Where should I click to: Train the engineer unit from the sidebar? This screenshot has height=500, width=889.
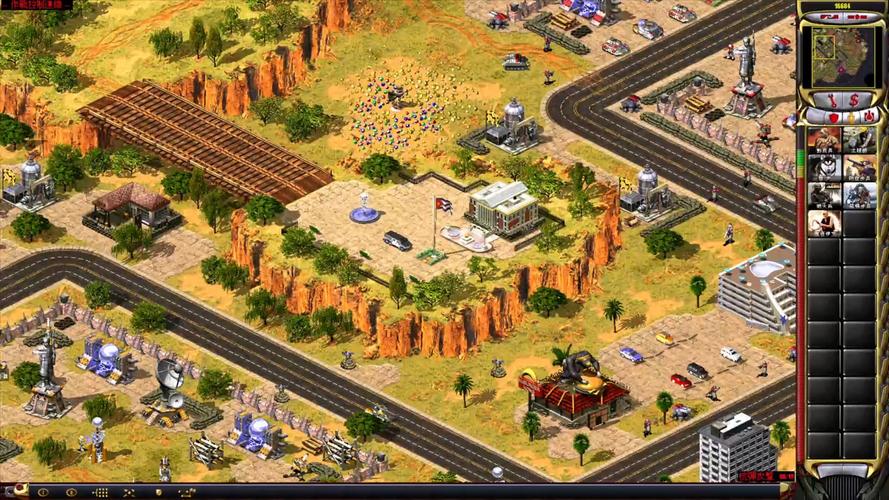click(x=859, y=140)
